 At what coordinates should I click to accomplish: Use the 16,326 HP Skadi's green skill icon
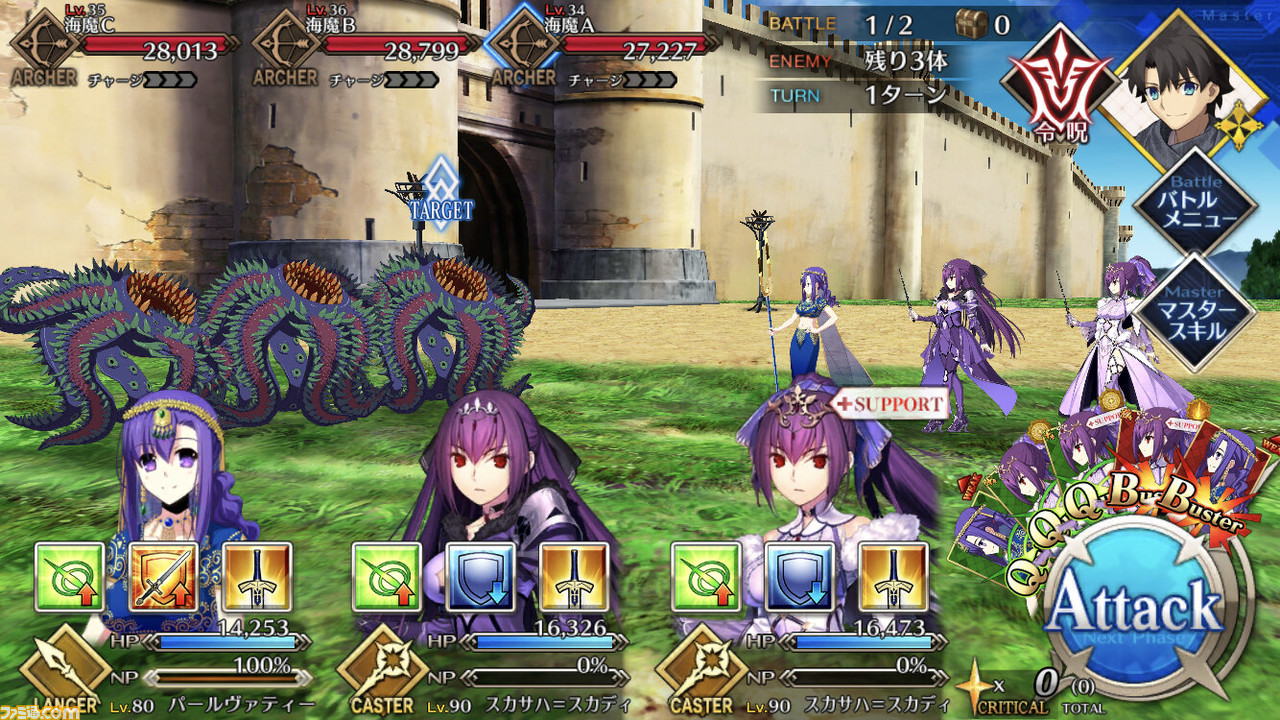click(387, 577)
